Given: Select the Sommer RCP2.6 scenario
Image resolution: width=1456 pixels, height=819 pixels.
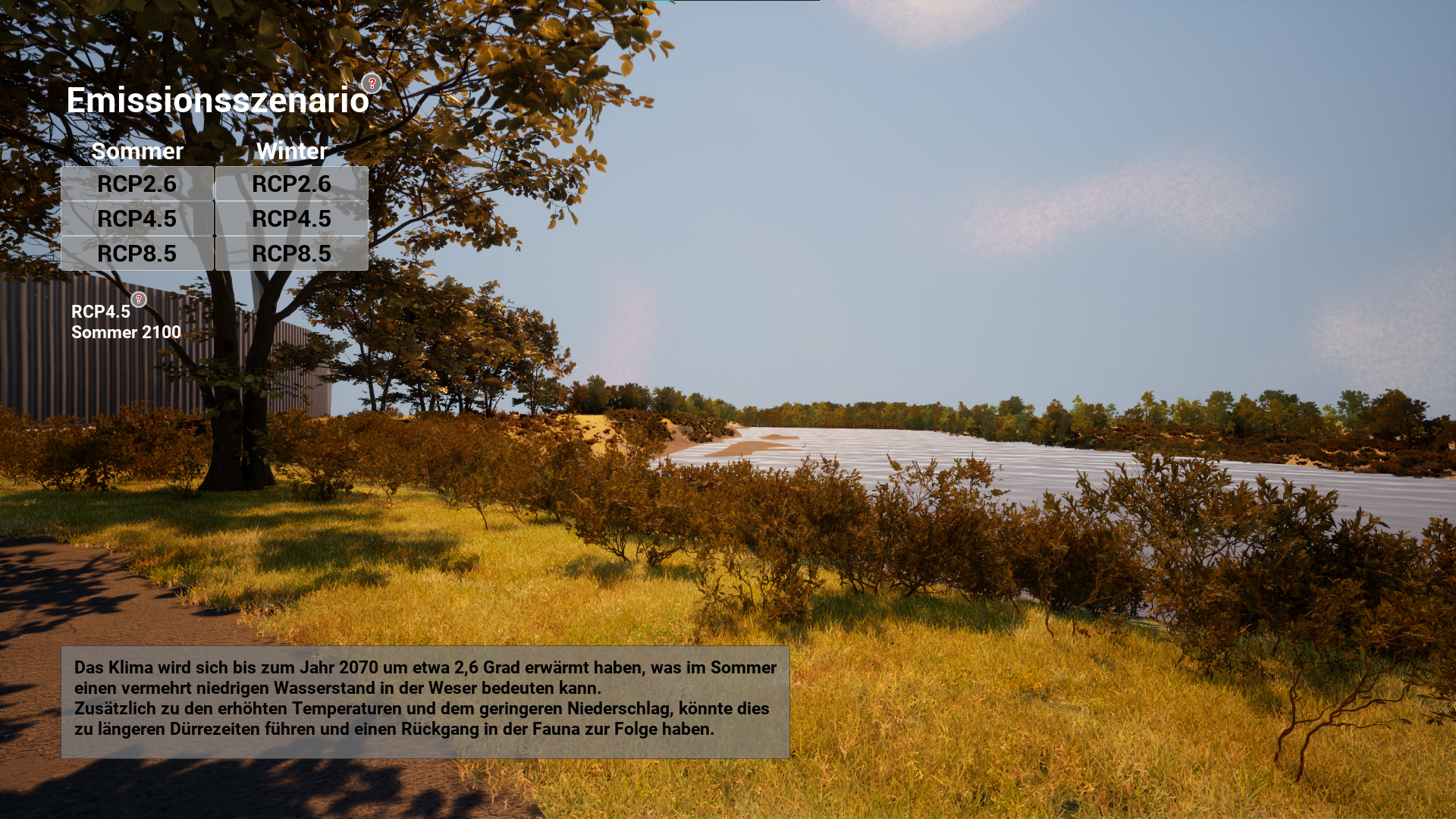Looking at the screenshot, I should [x=137, y=184].
